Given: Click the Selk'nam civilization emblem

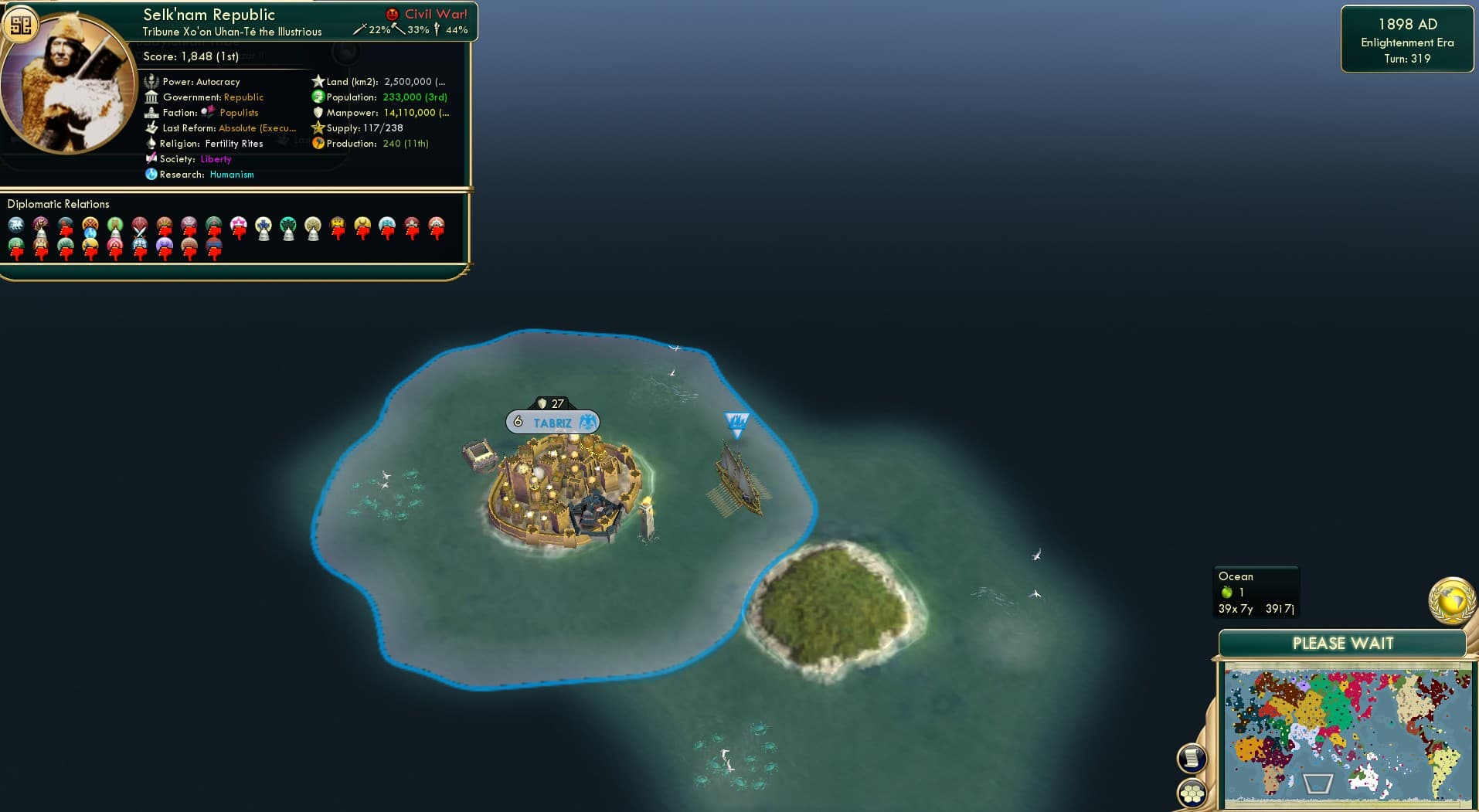Looking at the screenshot, I should (x=21, y=23).
